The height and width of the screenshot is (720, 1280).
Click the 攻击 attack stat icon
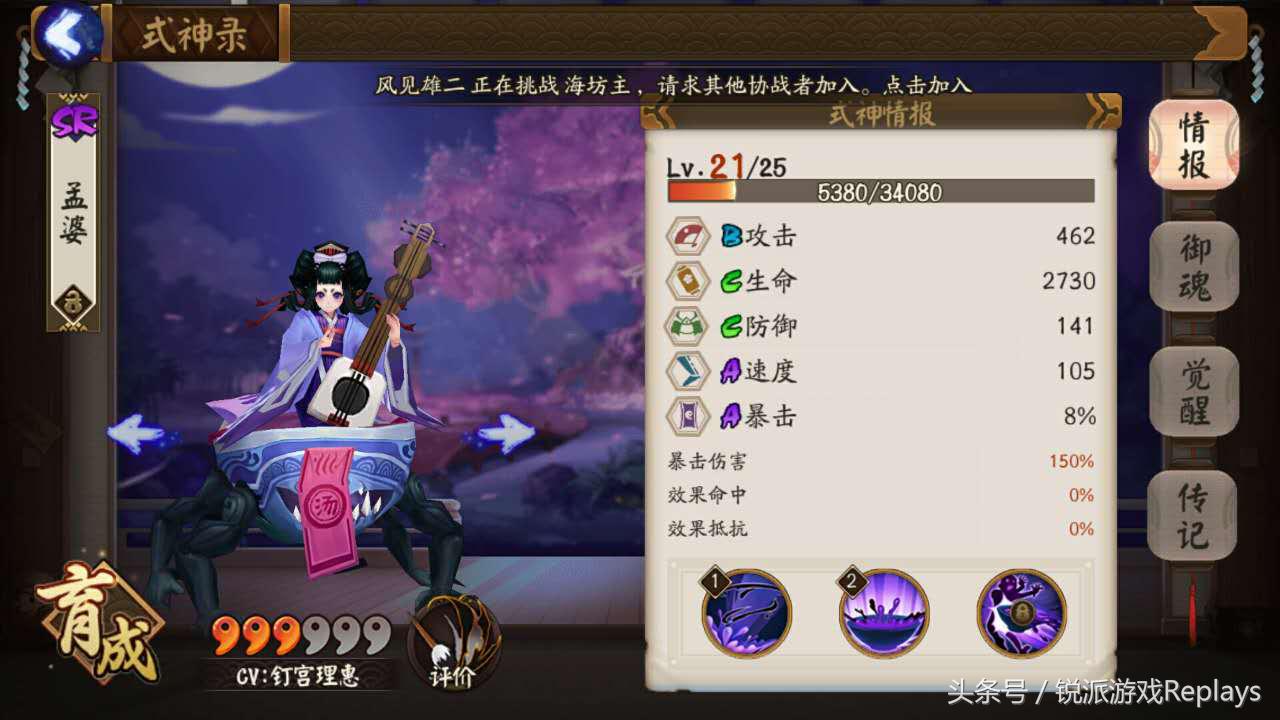click(x=686, y=236)
